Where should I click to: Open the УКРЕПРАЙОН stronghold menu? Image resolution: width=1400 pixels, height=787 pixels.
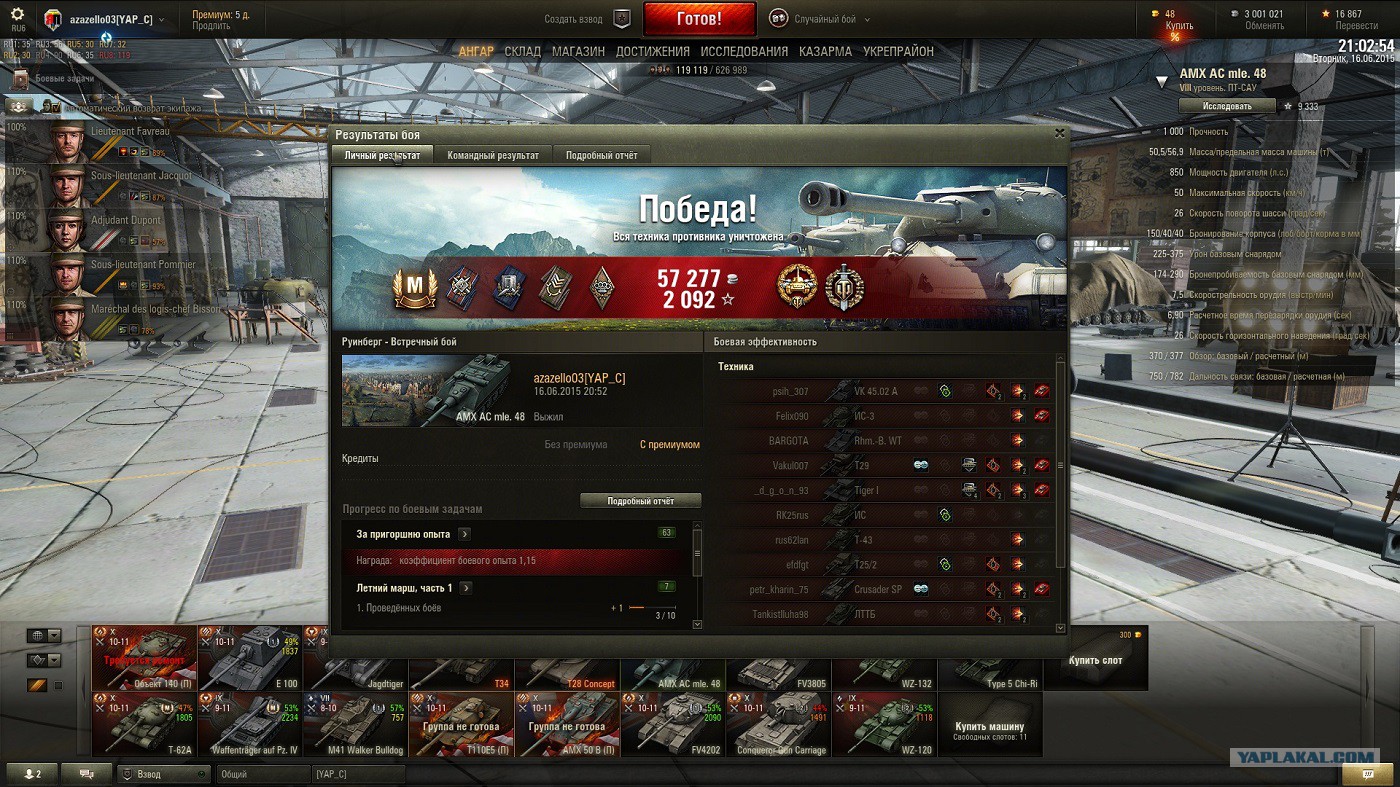click(898, 52)
